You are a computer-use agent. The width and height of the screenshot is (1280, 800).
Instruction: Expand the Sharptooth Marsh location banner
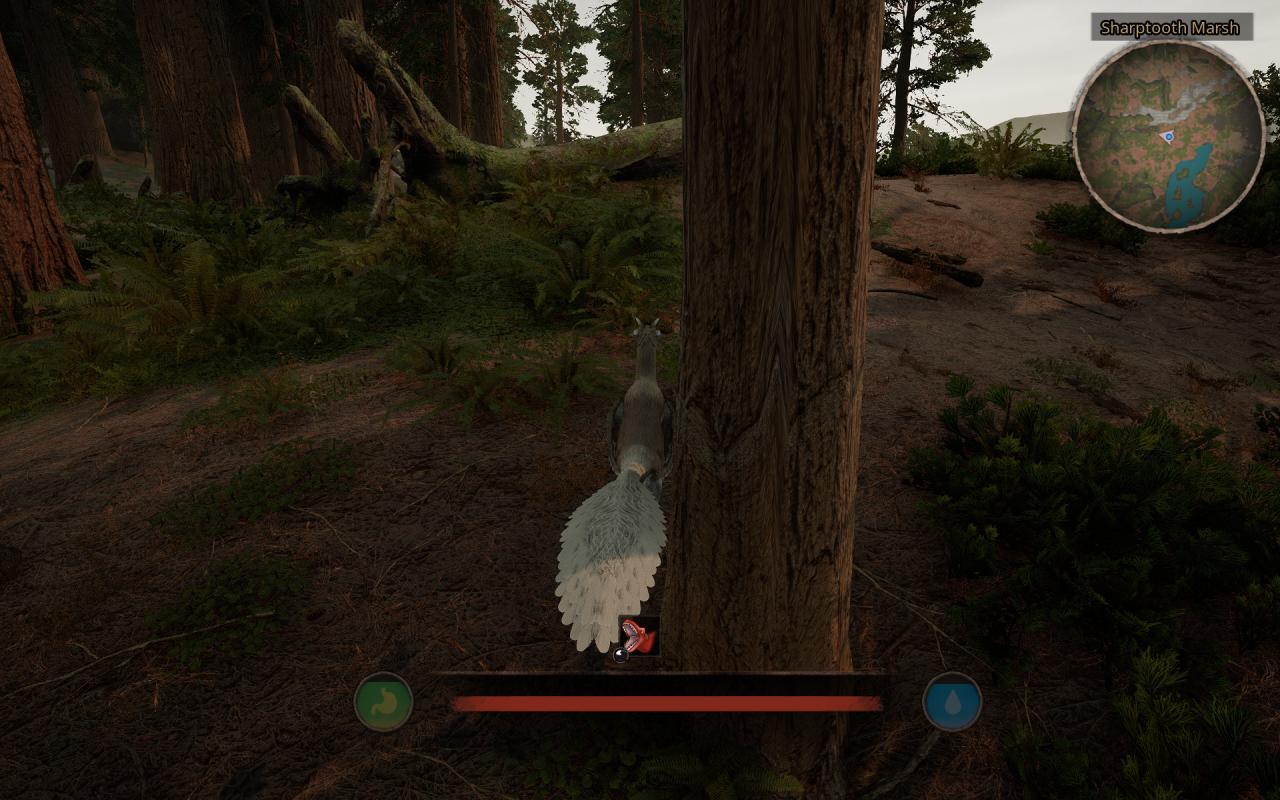tap(1168, 28)
